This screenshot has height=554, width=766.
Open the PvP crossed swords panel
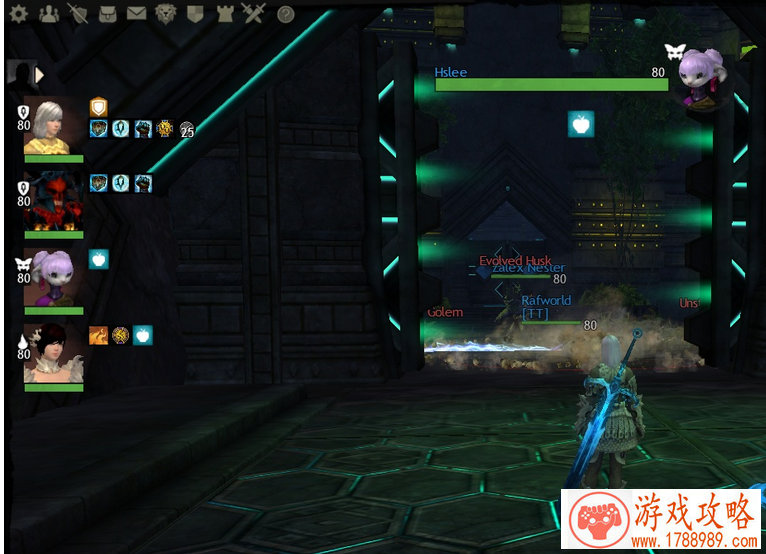click(252, 14)
